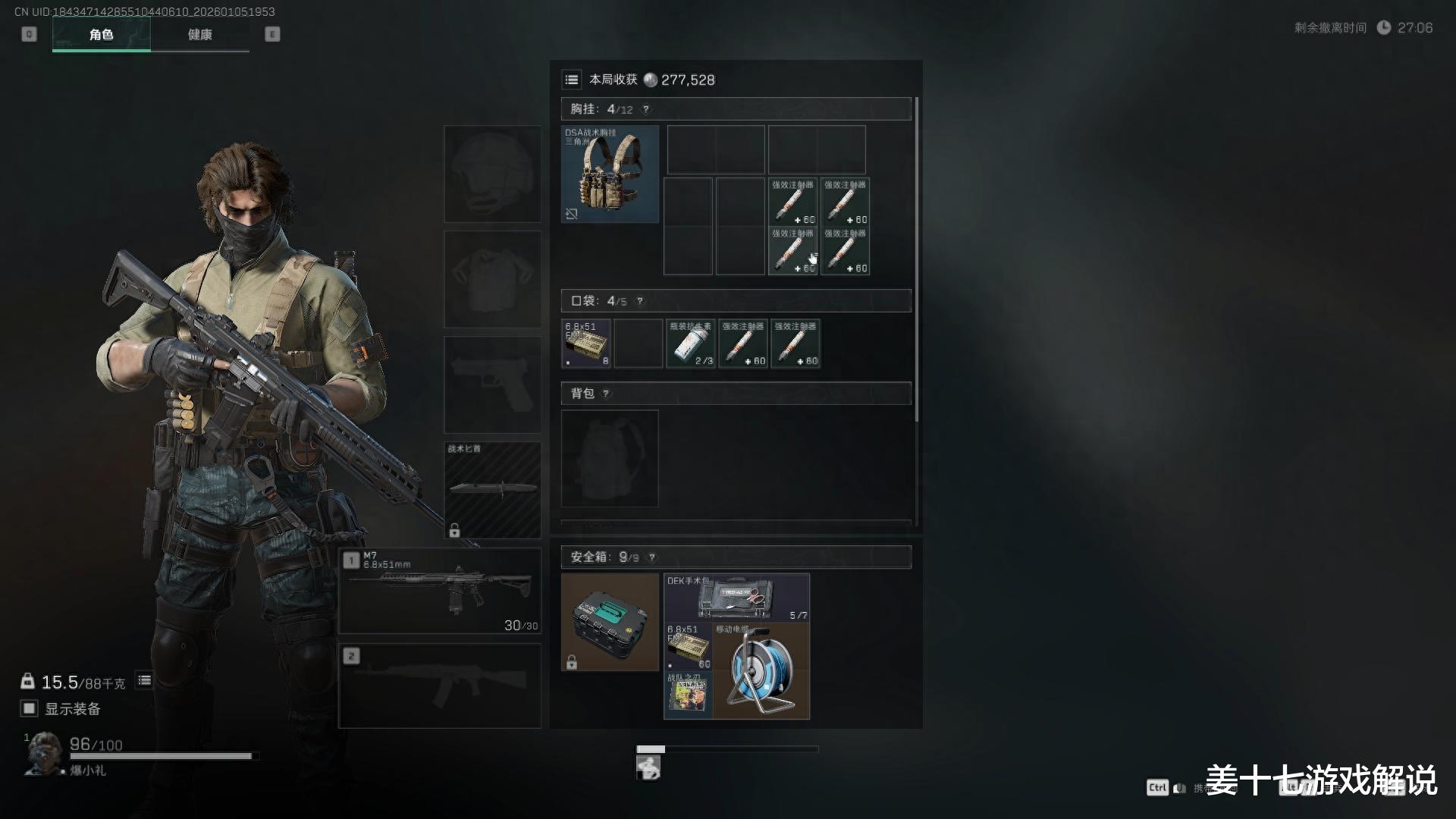Switch to the 角色 character tab

point(101,35)
